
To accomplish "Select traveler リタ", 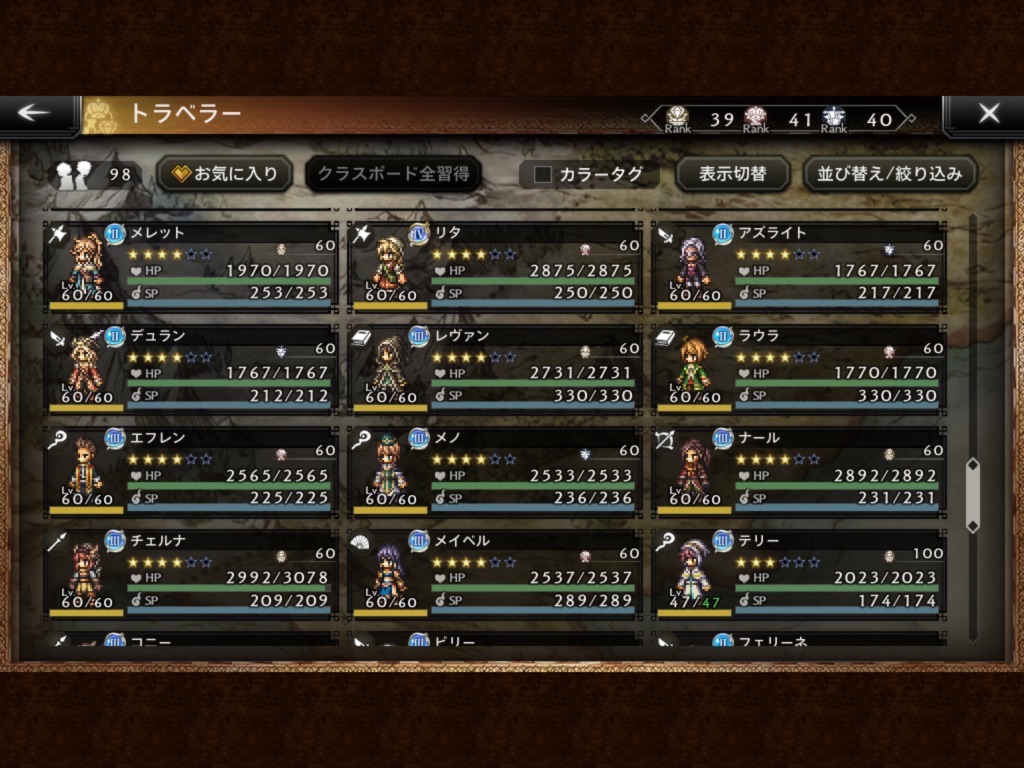I will [x=495, y=266].
